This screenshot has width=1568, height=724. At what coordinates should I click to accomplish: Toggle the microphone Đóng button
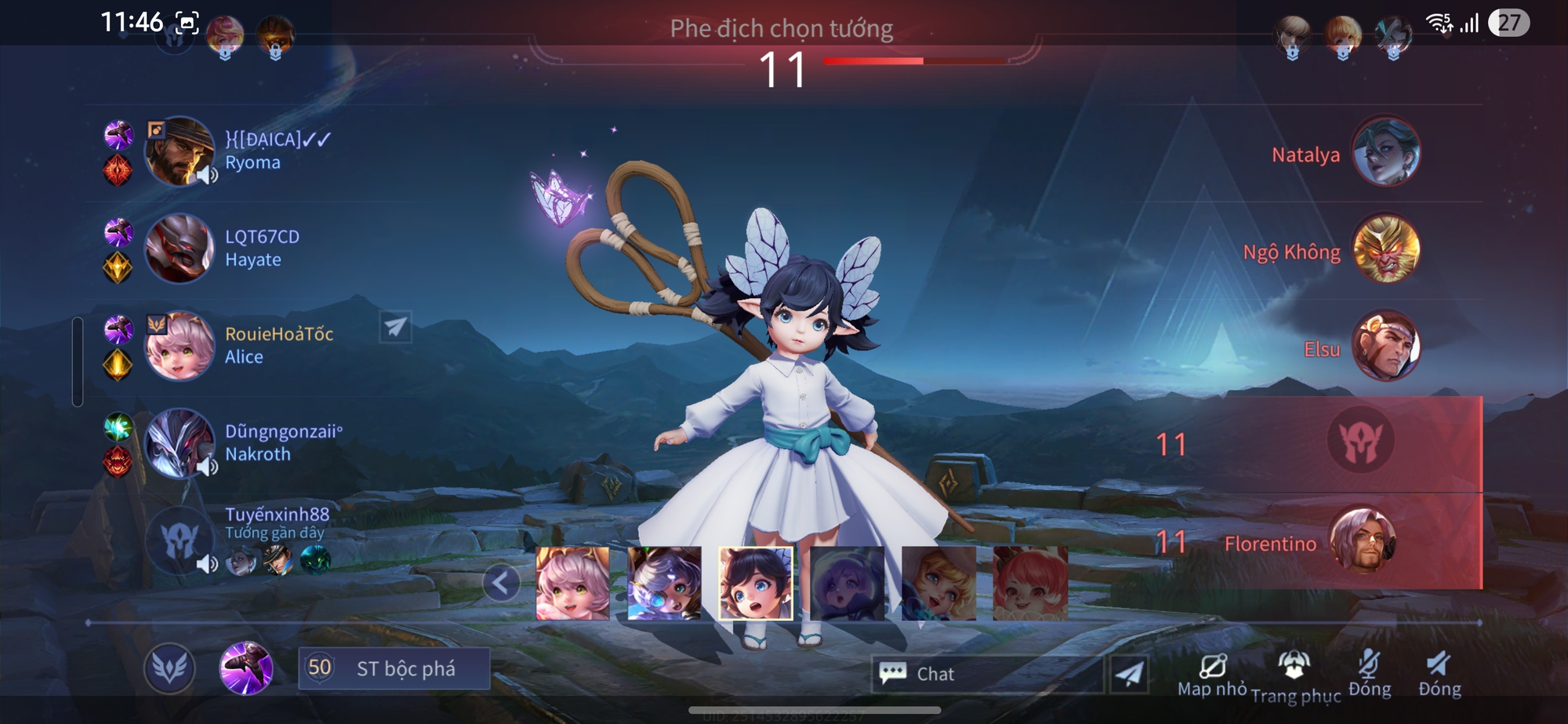tap(1369, 674)
